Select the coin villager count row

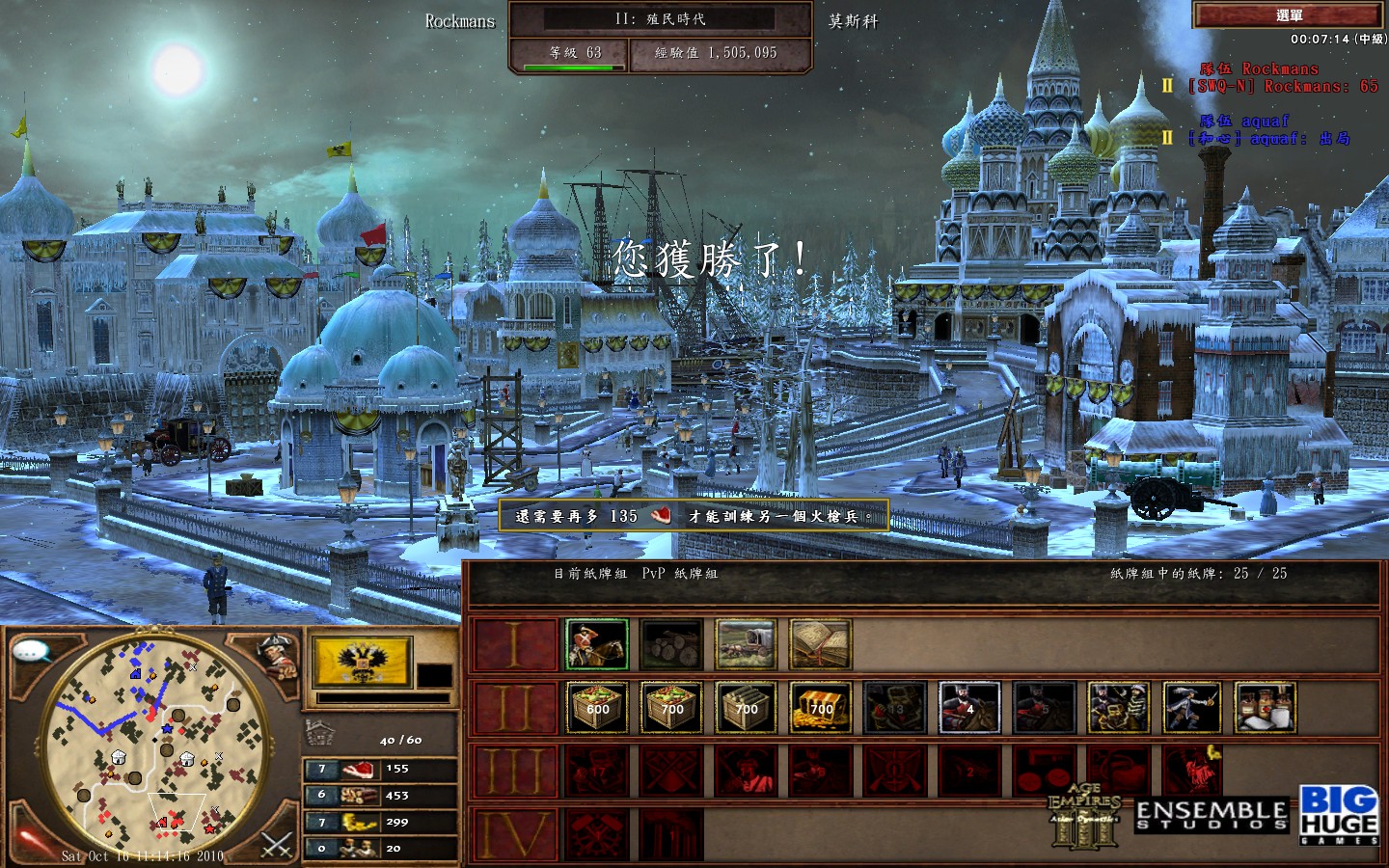pyautogui.click(x=380, y=823)
